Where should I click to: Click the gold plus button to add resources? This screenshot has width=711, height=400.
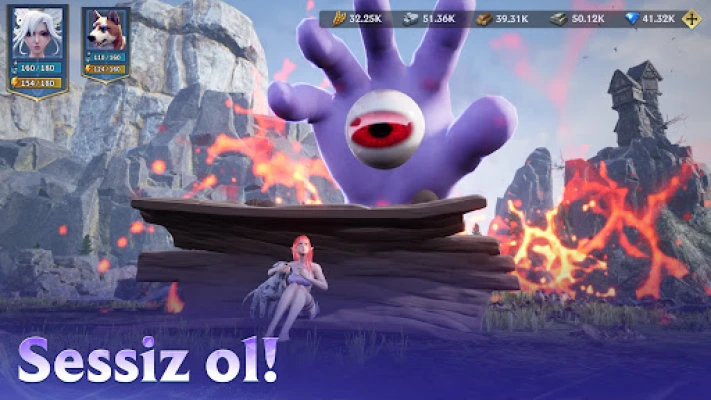point(690,19)
